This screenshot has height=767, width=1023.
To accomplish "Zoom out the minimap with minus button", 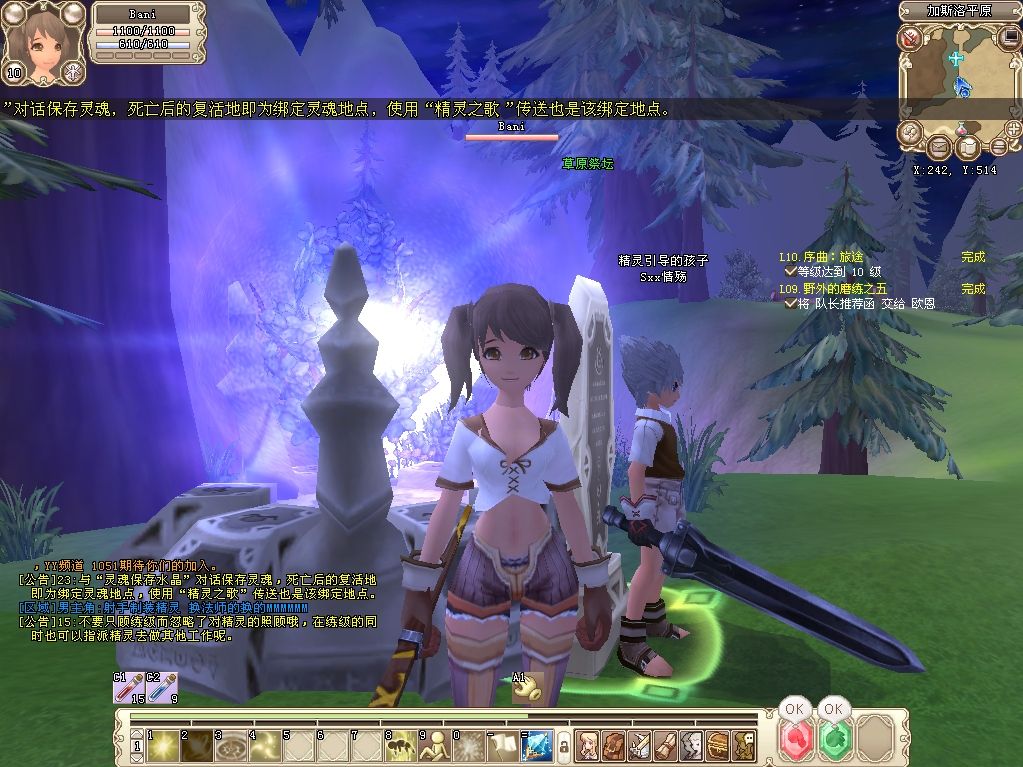I will pyautogui.click(x=998, y=146).
